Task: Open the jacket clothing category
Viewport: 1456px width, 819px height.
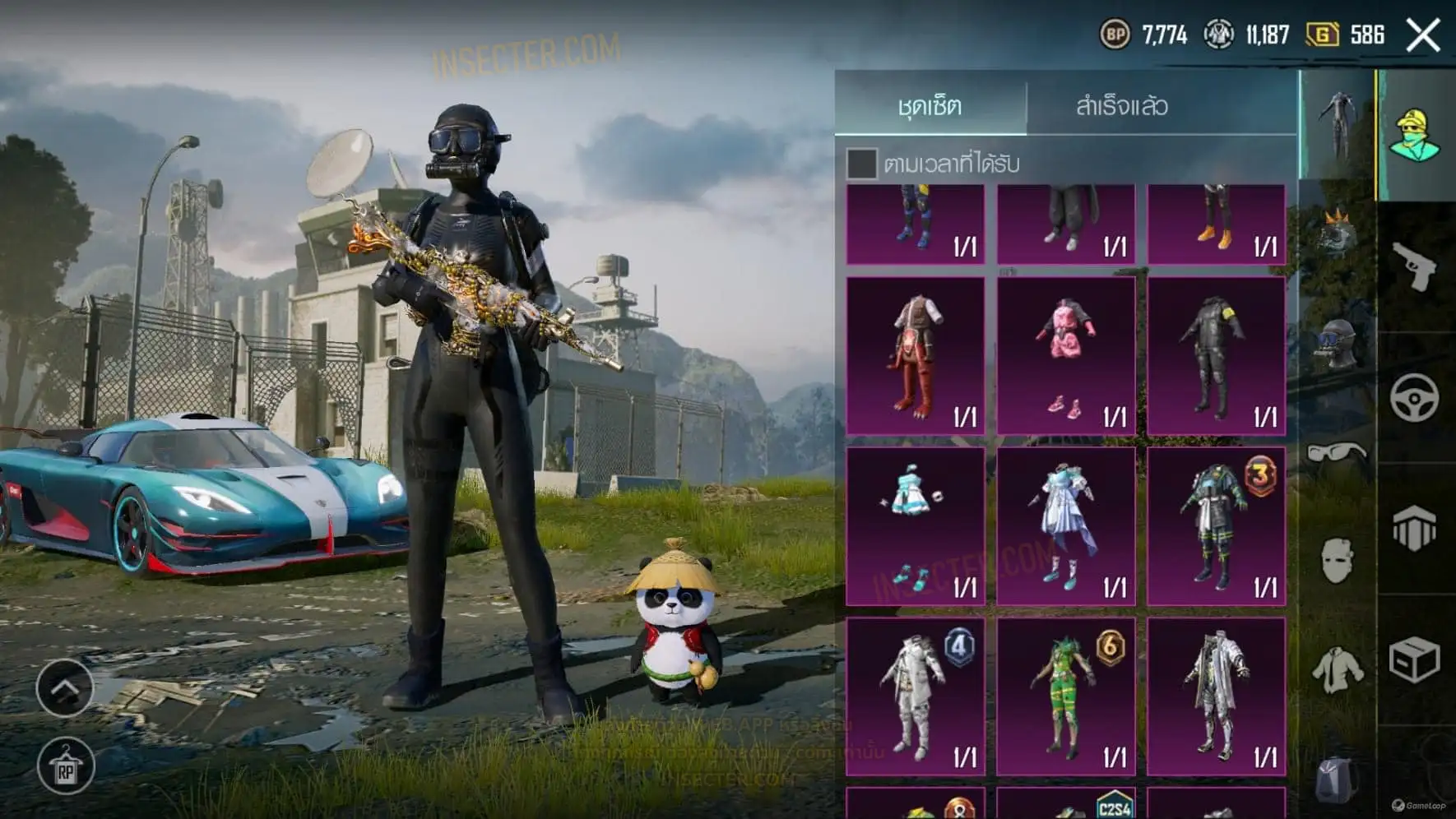Action: [1338, 669]
